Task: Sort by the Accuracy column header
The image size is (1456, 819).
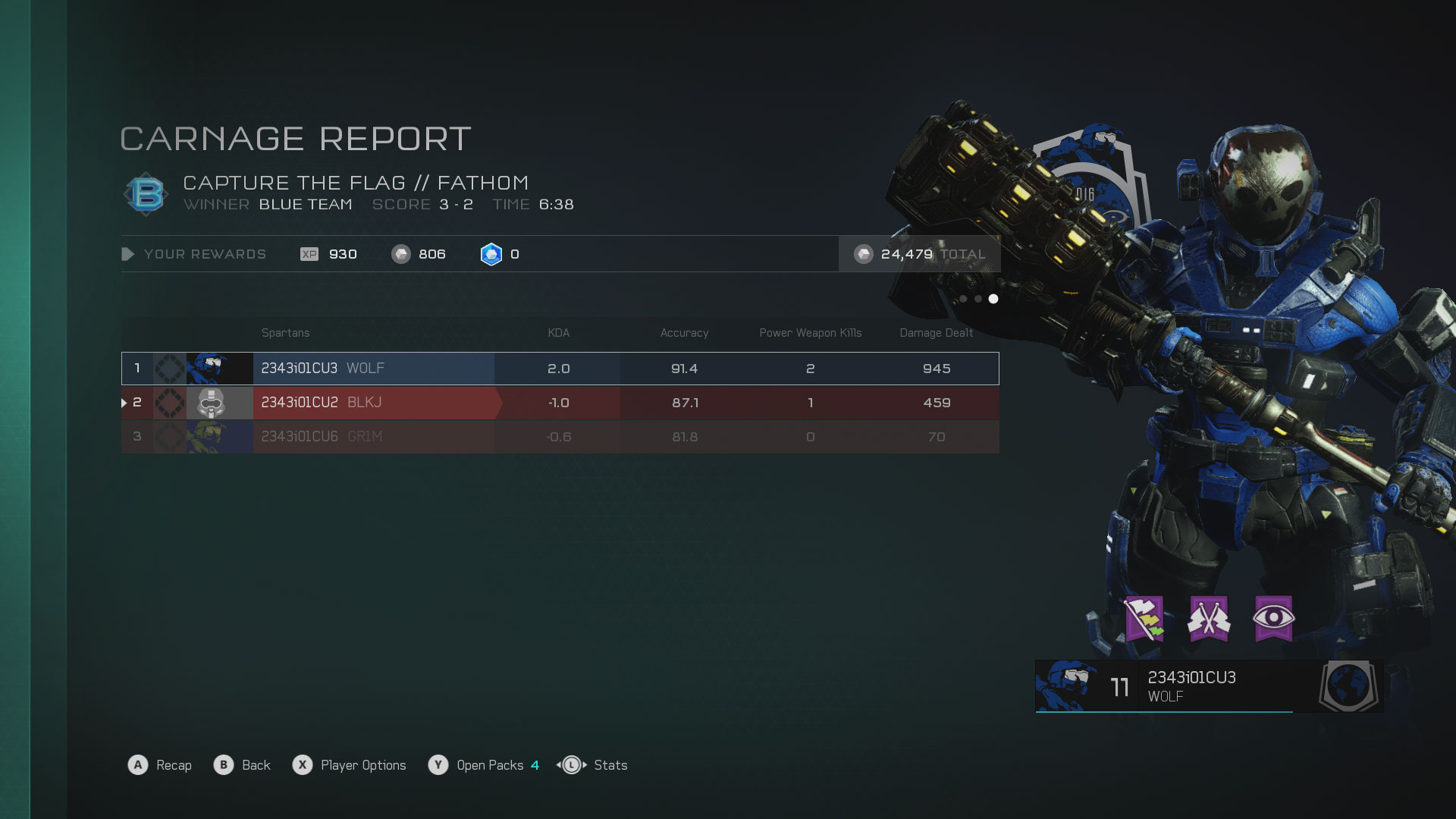Action: (x=684, y=333)
